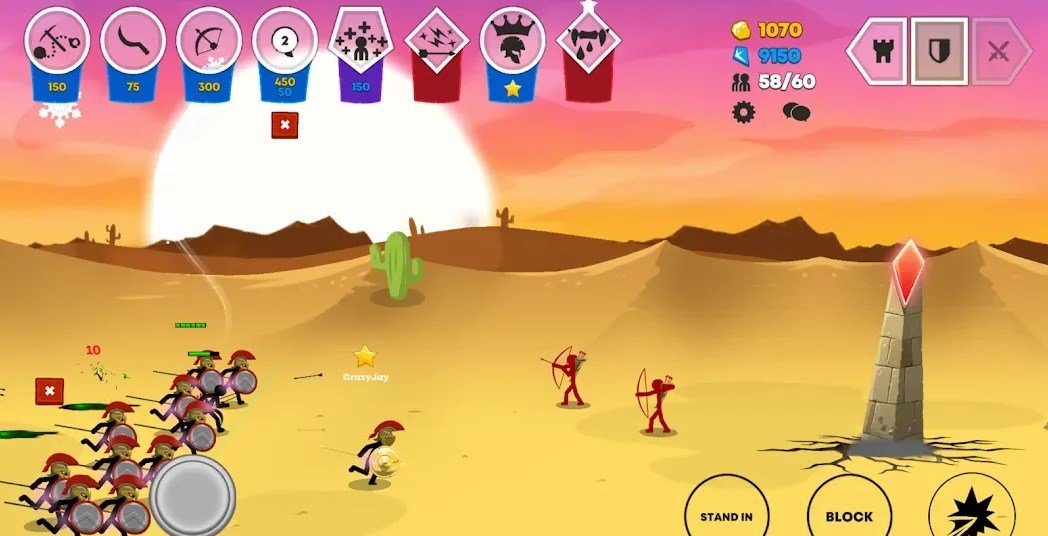Set army to defend with shield button
Screen dimensions: 1048x536
pos(939,51)
